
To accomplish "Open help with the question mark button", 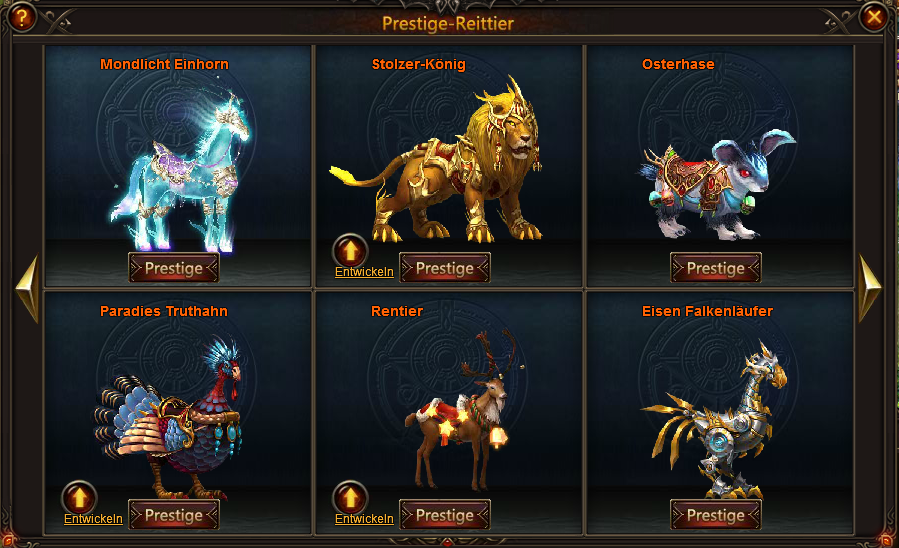I will pyautogui.click(x=22, y=17).
